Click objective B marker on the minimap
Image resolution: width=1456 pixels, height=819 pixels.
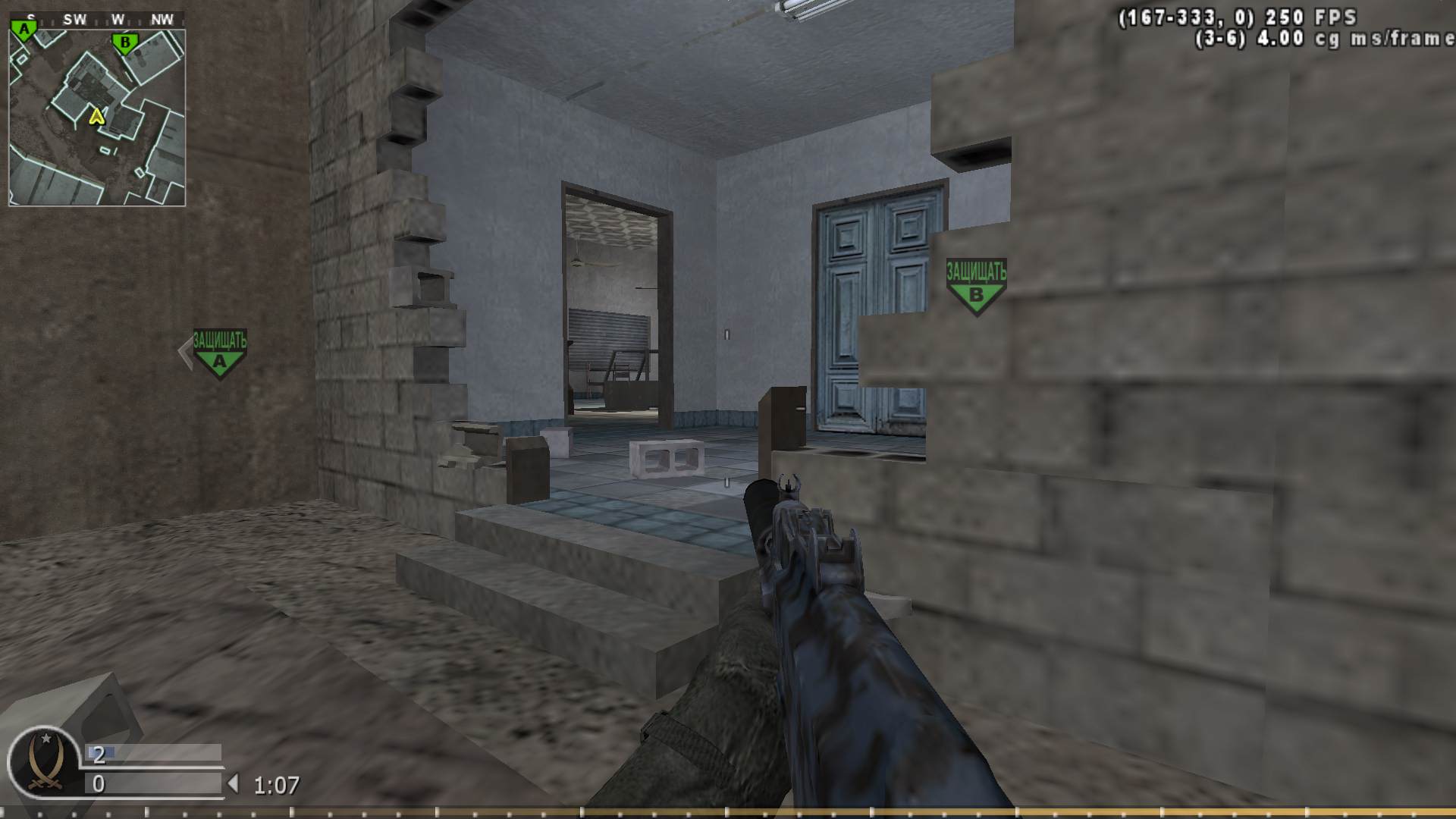(124, 42)
